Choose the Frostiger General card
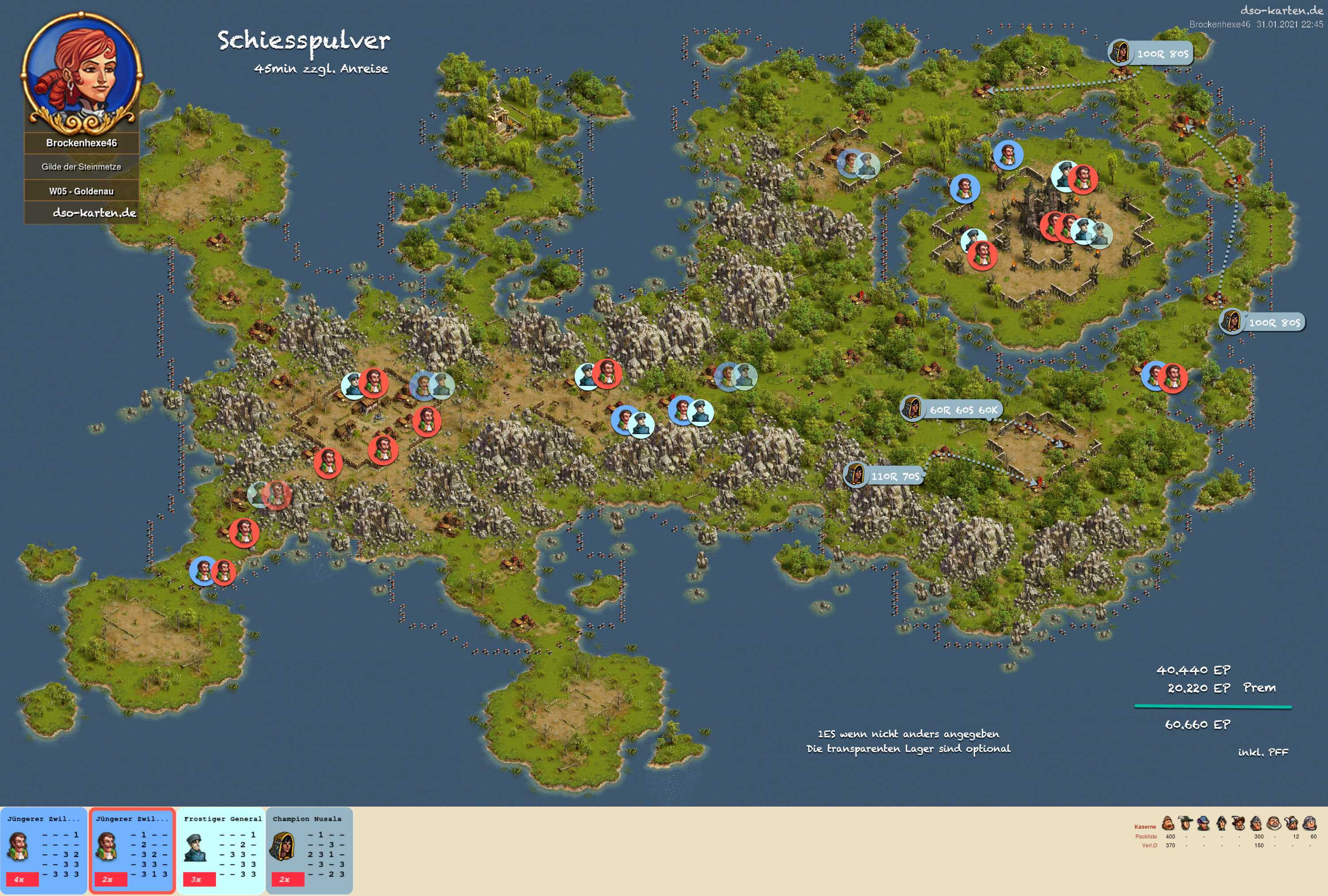 click(x=220, y=850)
